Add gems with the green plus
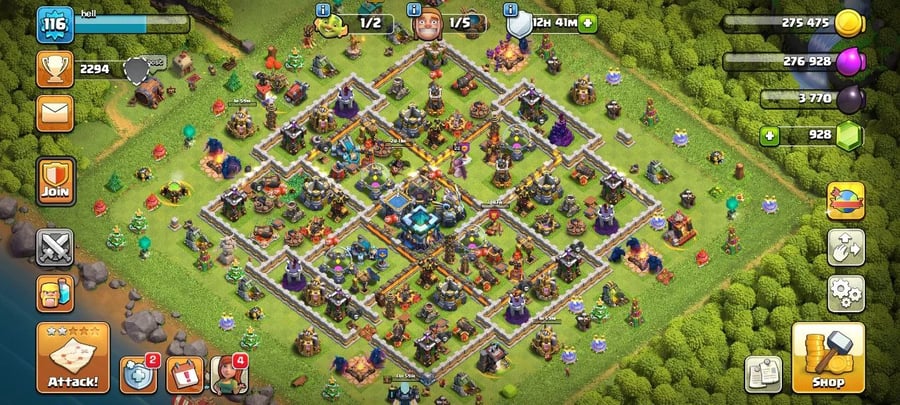Viewport: 900px width, 405px height. 769,135
